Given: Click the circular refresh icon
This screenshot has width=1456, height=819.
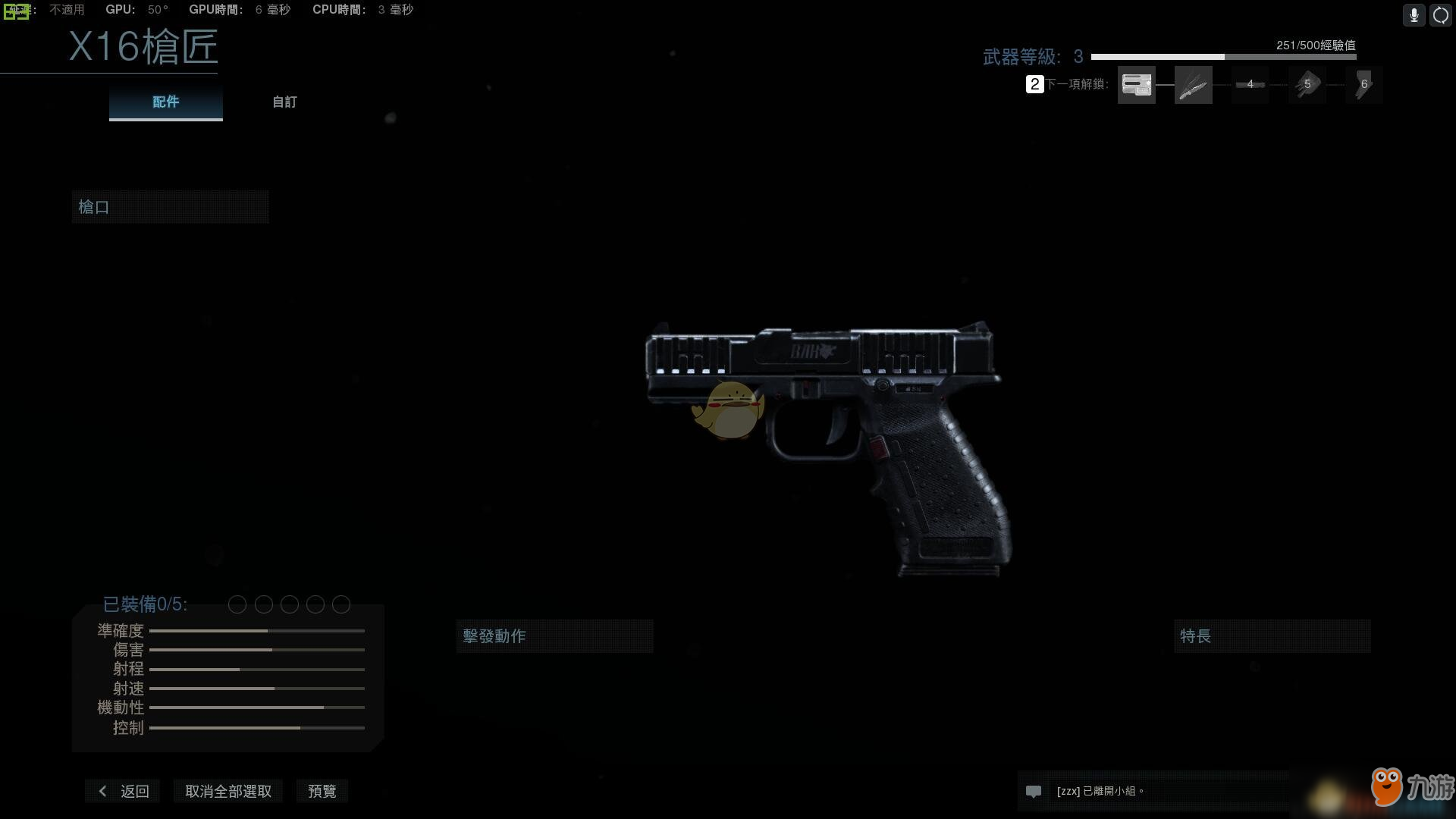Looking at the screenshot, I should coord(1440,15).
